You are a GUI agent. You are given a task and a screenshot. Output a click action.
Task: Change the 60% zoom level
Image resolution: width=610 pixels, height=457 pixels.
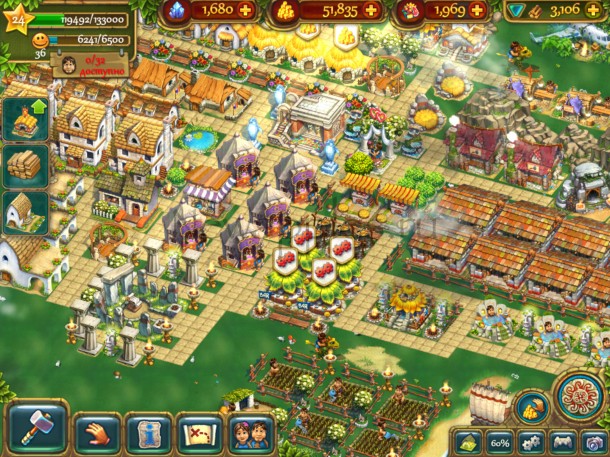point(499,441)
